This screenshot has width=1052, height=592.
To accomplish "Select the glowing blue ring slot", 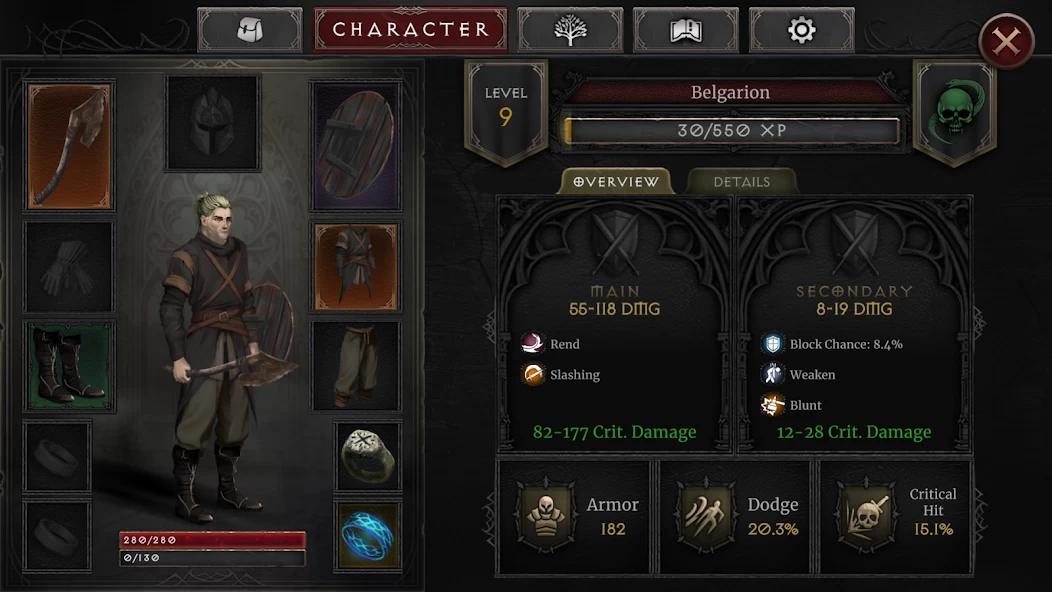I will 368,535.
